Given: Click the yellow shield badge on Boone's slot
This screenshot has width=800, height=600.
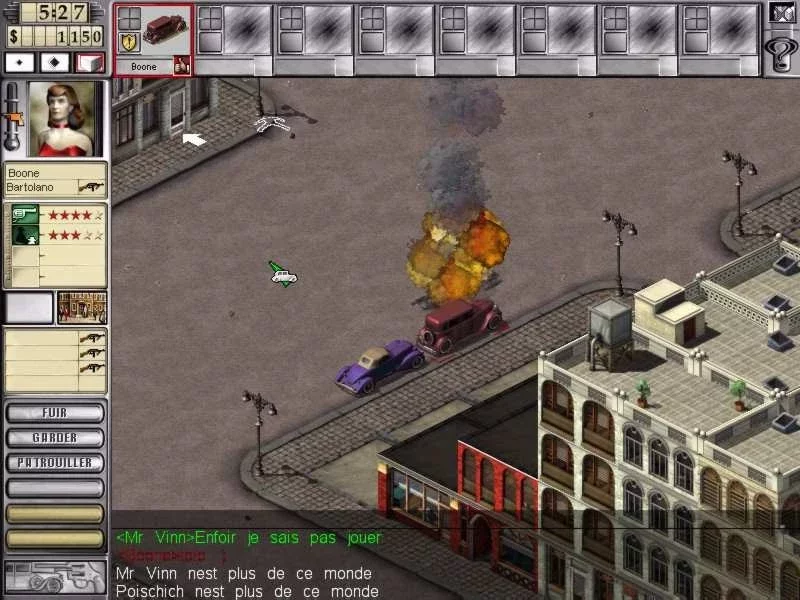Looking at the screenshot, I should pos(129,41).
